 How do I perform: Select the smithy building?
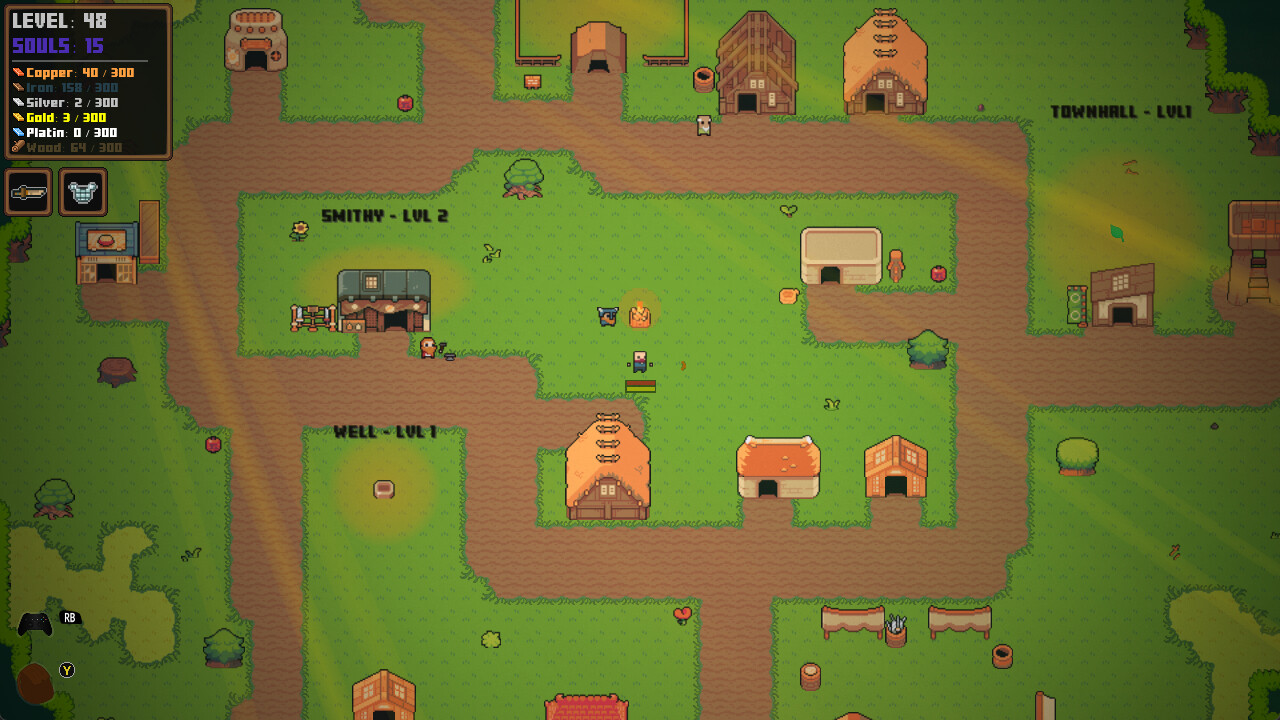[385, 300]
